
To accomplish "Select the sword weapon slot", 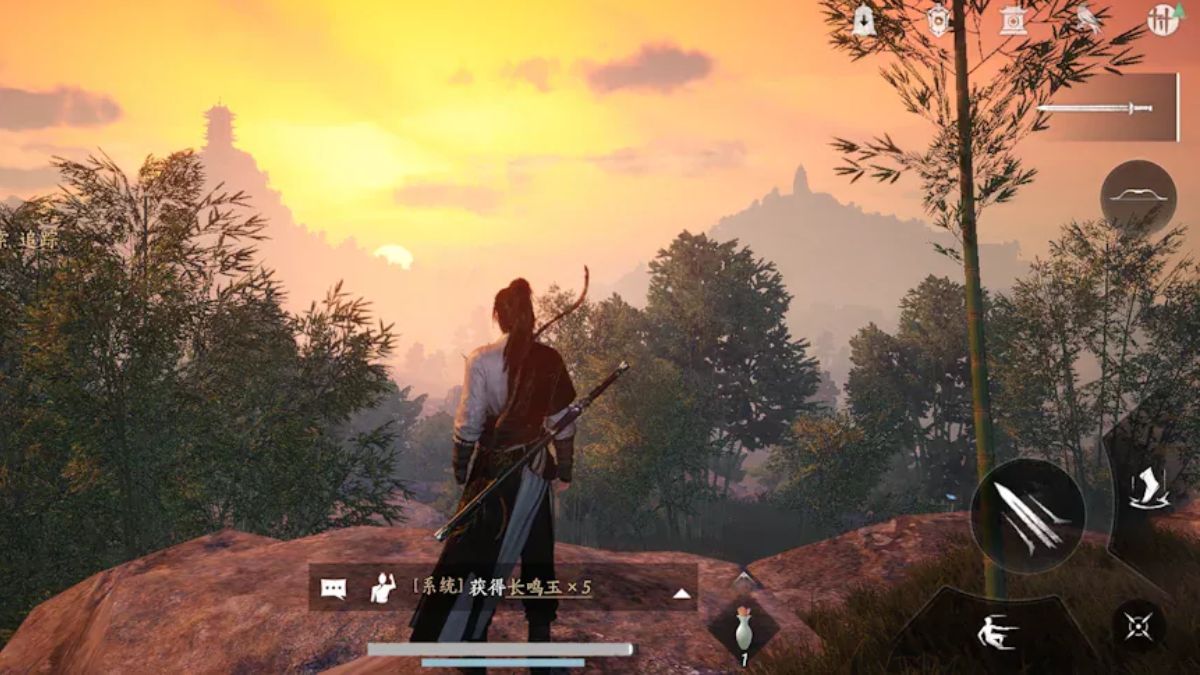I will (x=1108, y=107).
